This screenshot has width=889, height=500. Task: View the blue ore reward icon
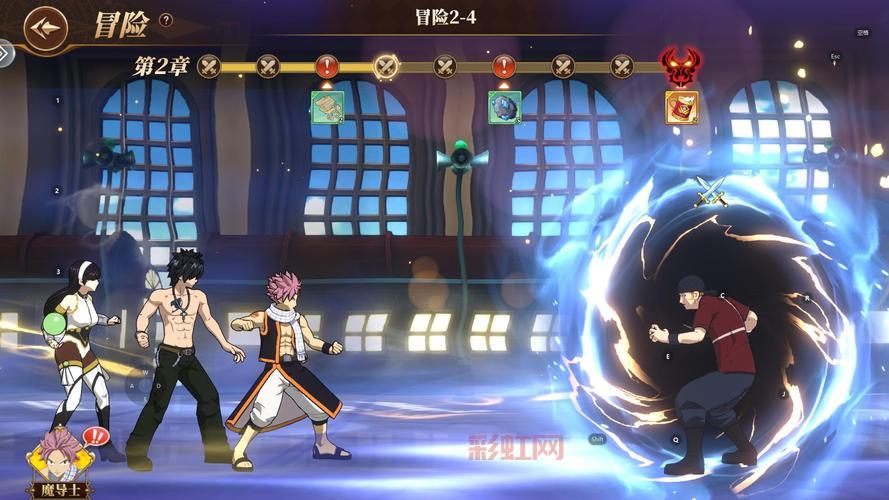[x=504, y=107]
